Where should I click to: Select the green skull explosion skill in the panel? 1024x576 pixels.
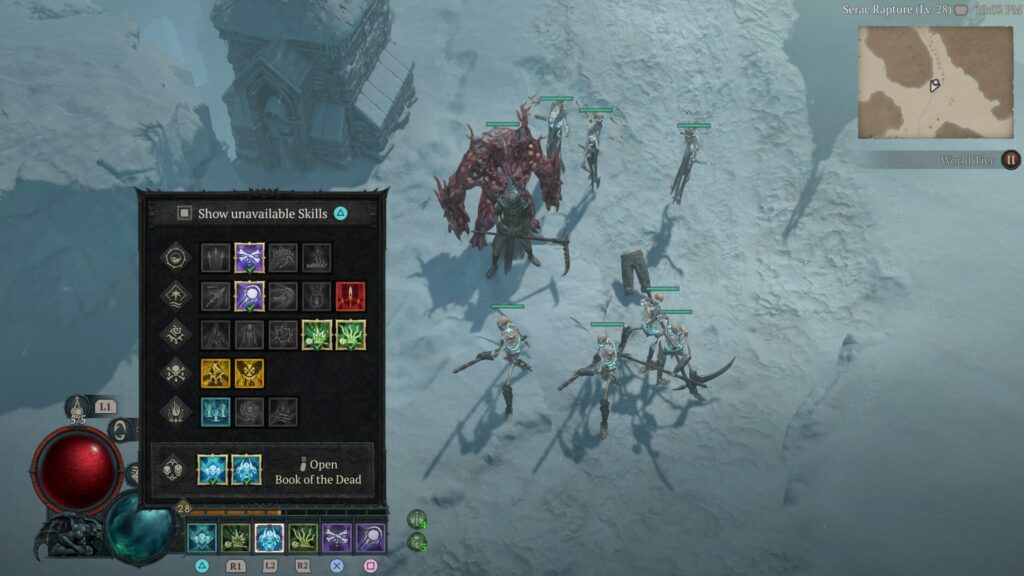[x=317, y=335]
